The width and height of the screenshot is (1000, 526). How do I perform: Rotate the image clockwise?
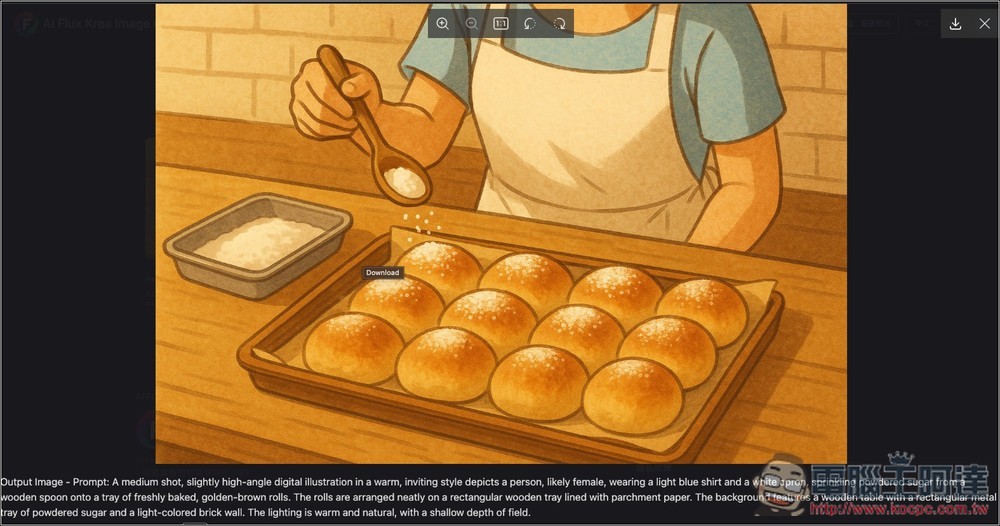click(x=559, y=23)
